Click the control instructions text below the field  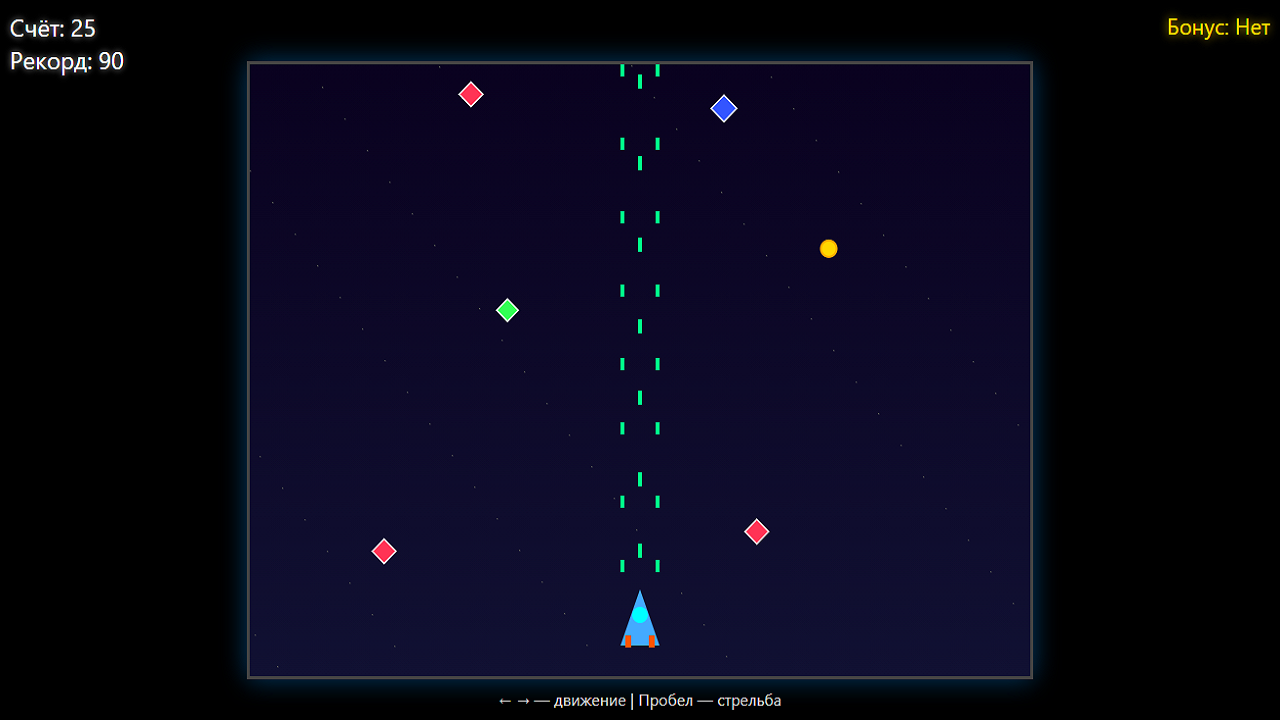click(640, 701)
